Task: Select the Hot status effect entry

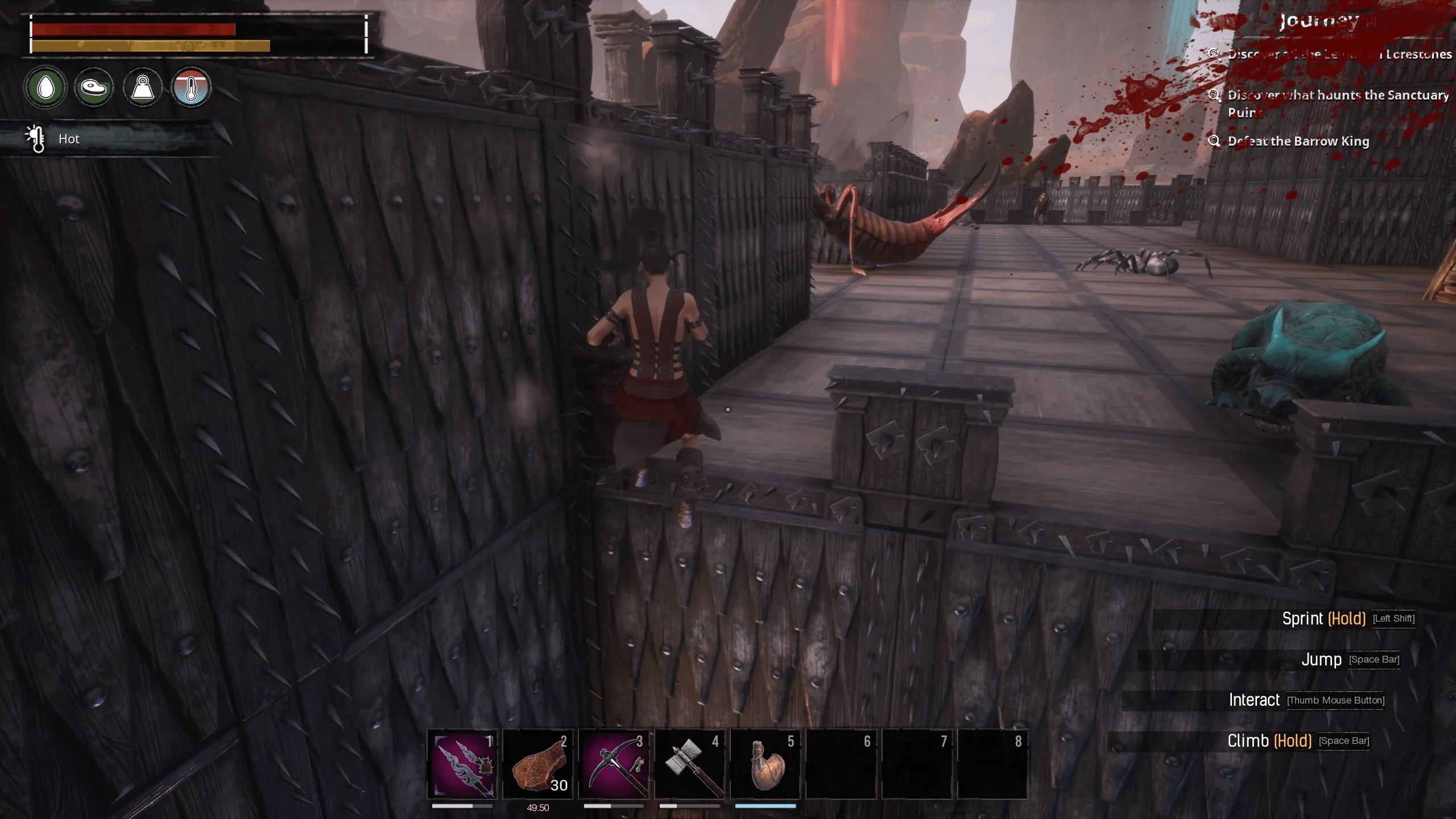Action: click(68, 139)
